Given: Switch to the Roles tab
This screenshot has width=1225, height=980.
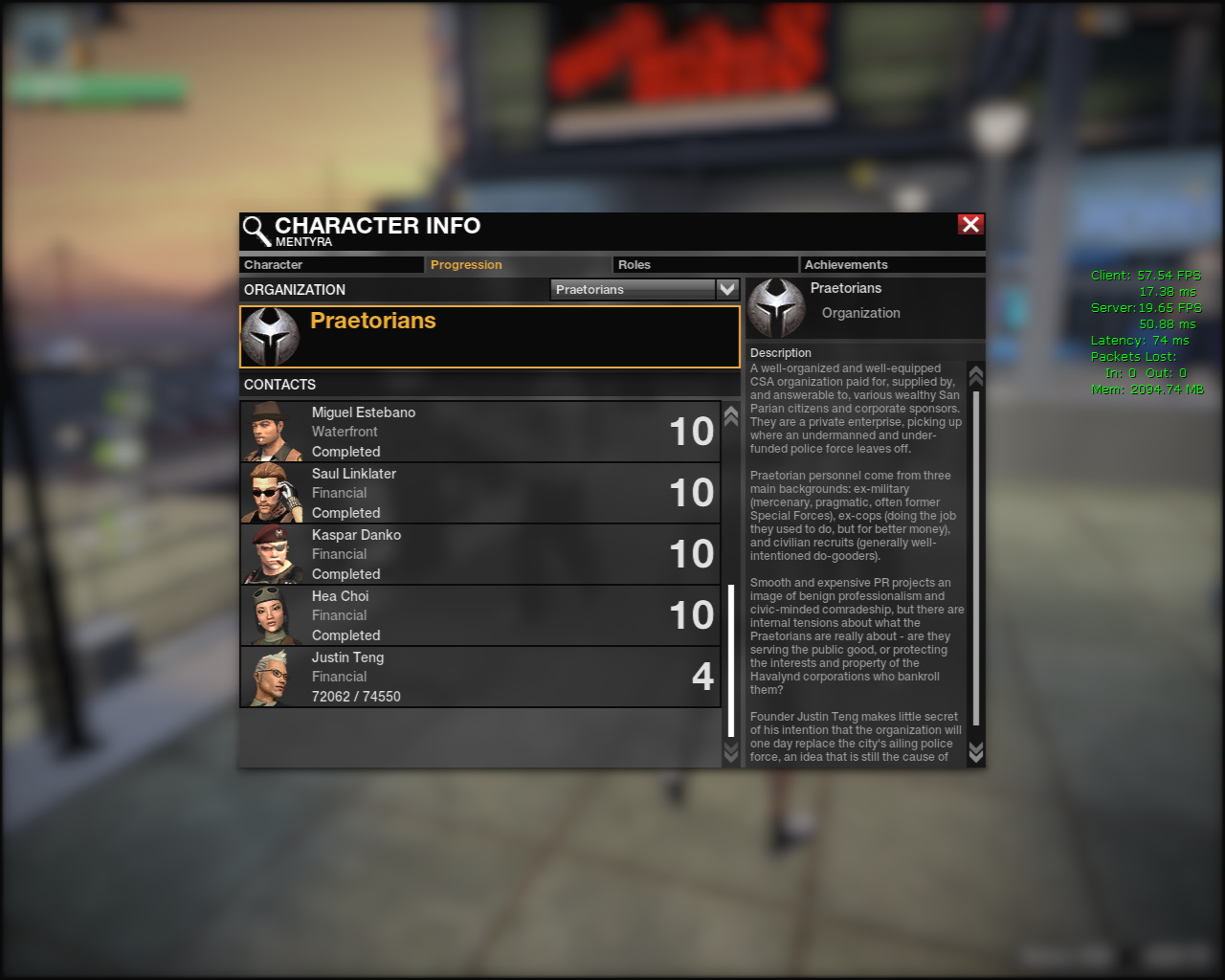Looking at the screenshot, I should click(x=704, y=265).
